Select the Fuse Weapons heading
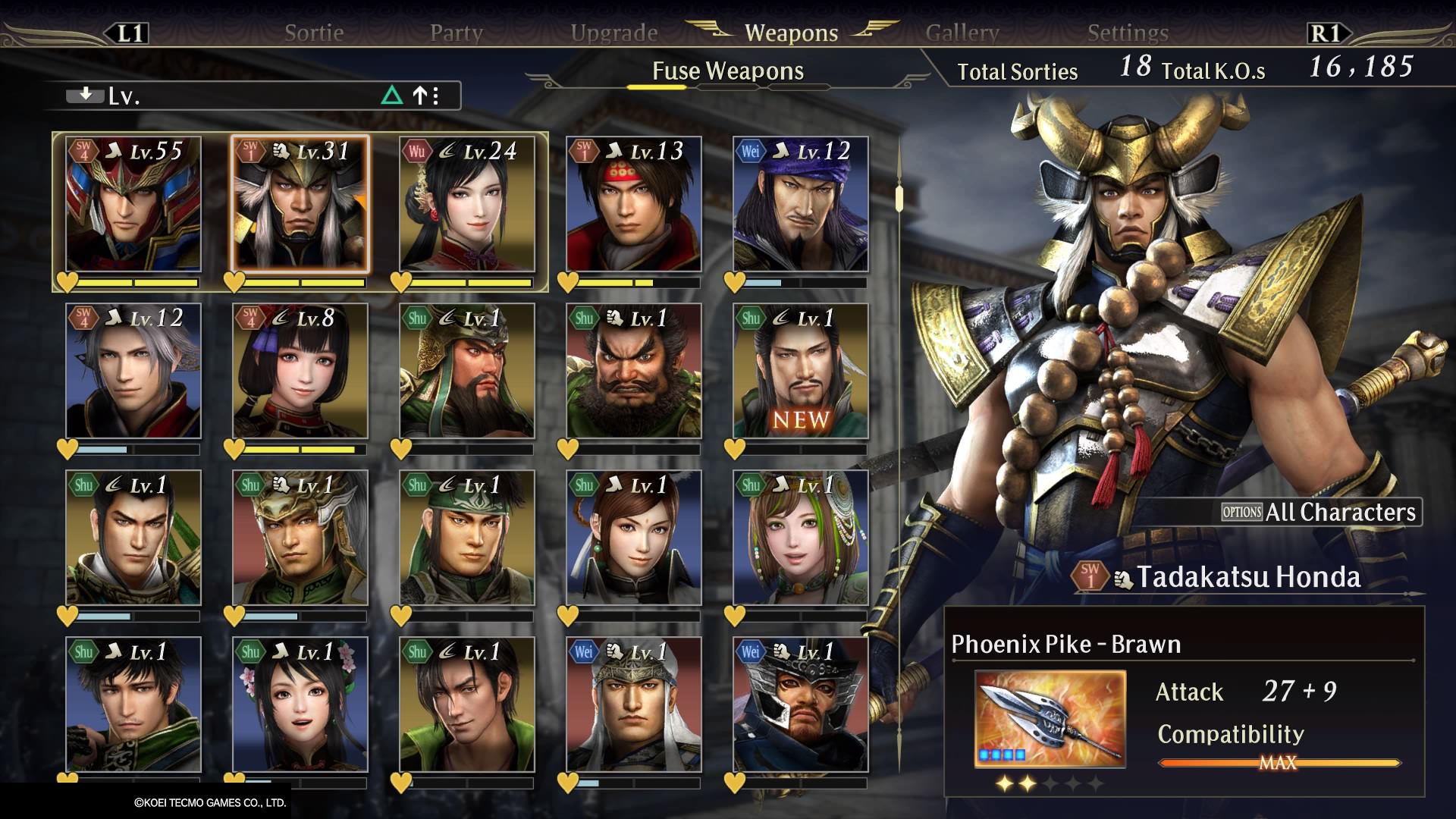The image size is (1456, 819). tap(726, 71)
